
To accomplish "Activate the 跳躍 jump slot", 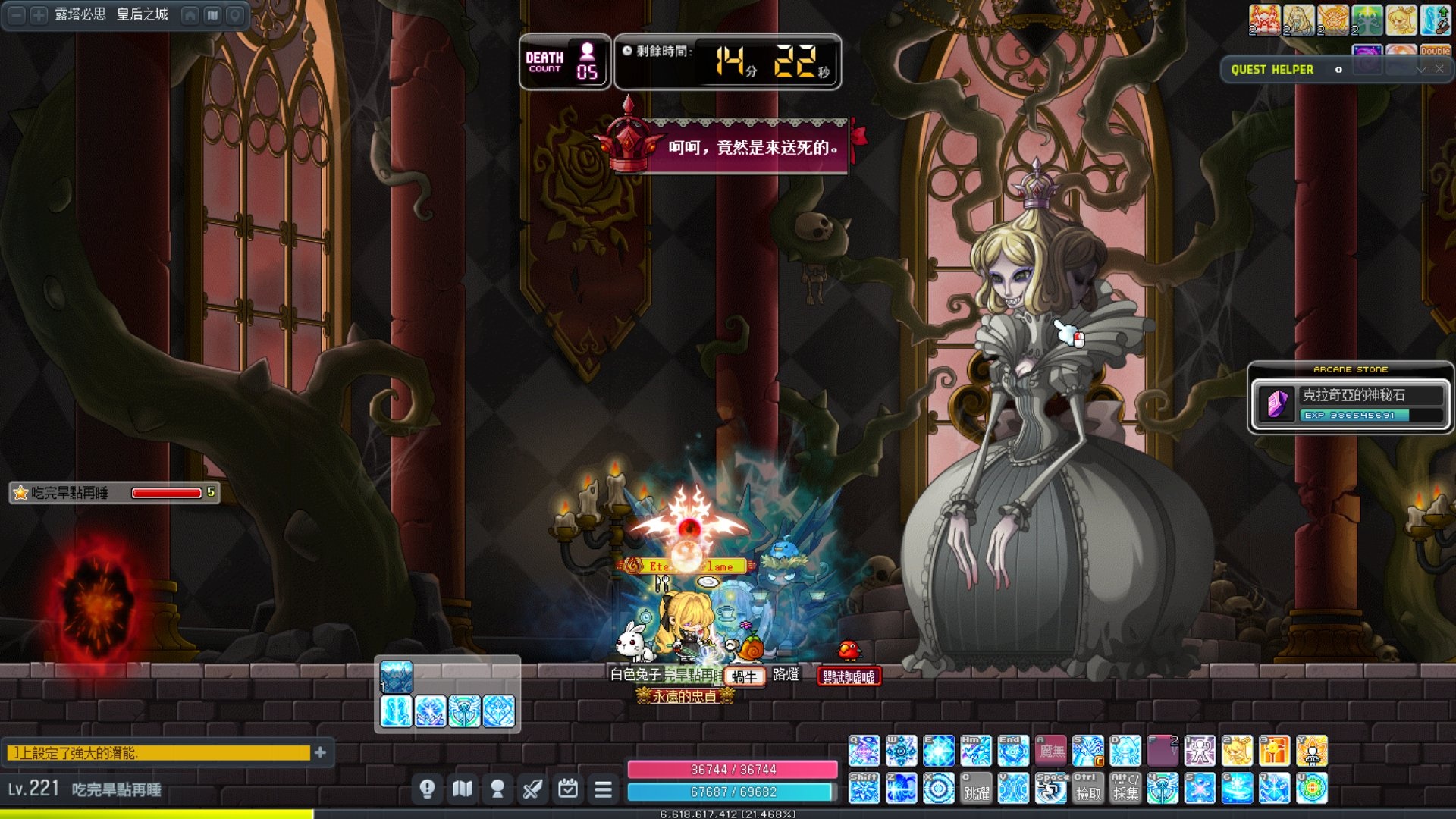I will click(x=976, y=789).
